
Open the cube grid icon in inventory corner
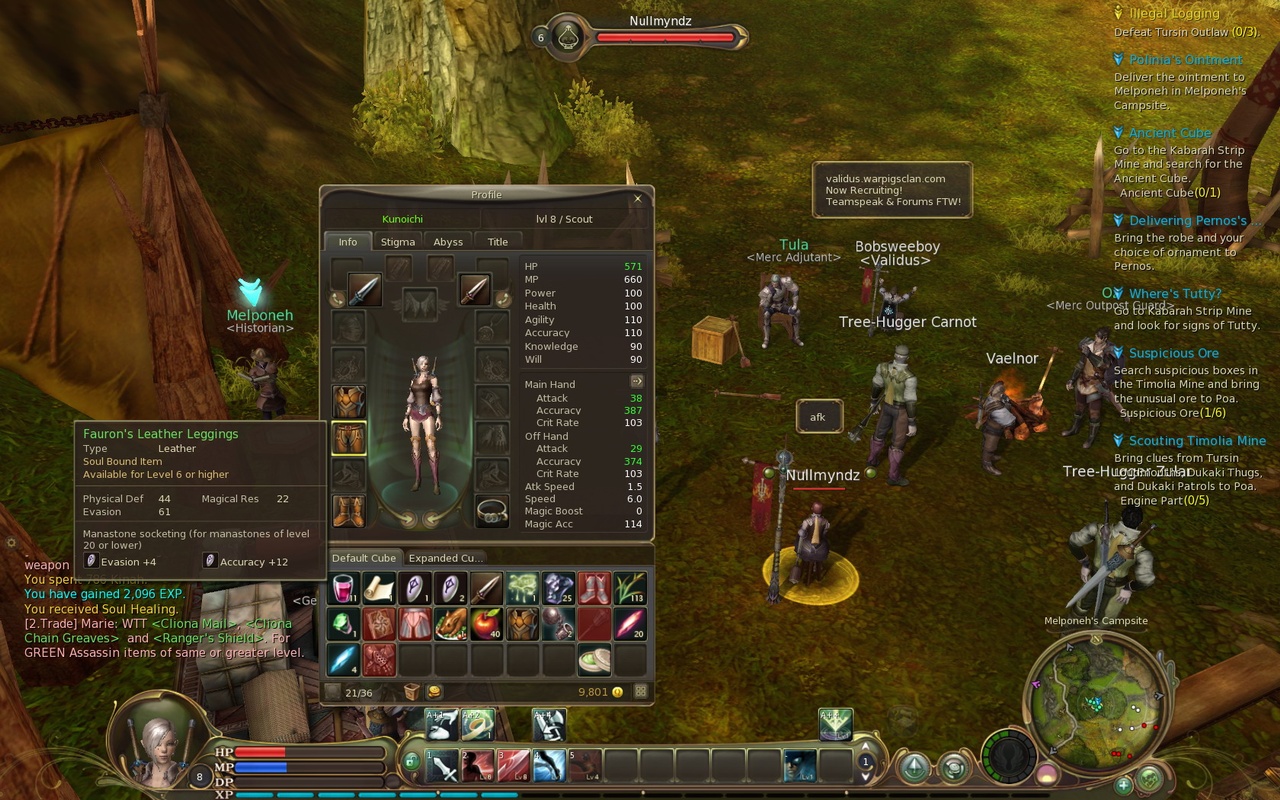coord(640,692)
